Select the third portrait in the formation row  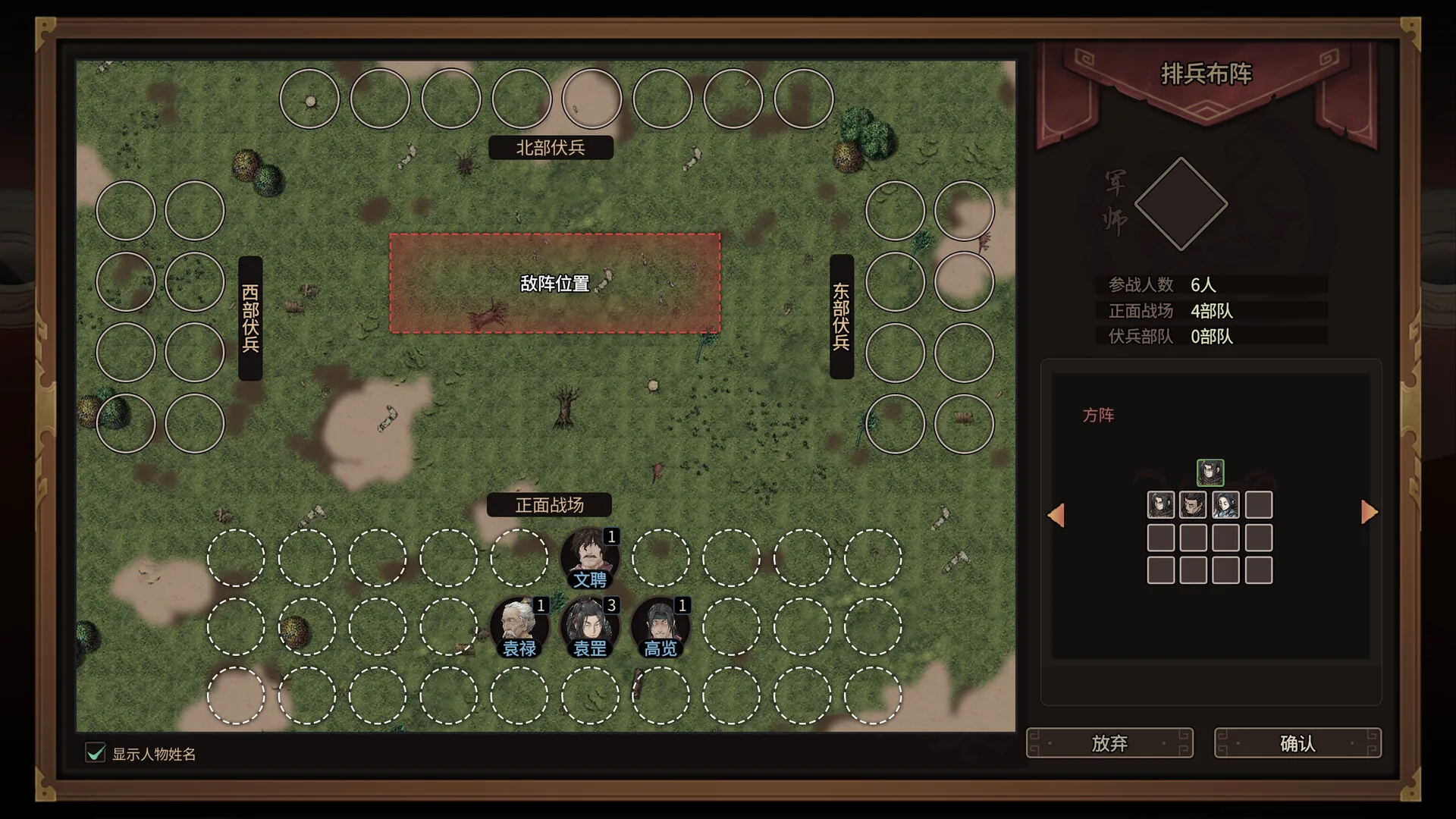click(x=1226, y=505)
